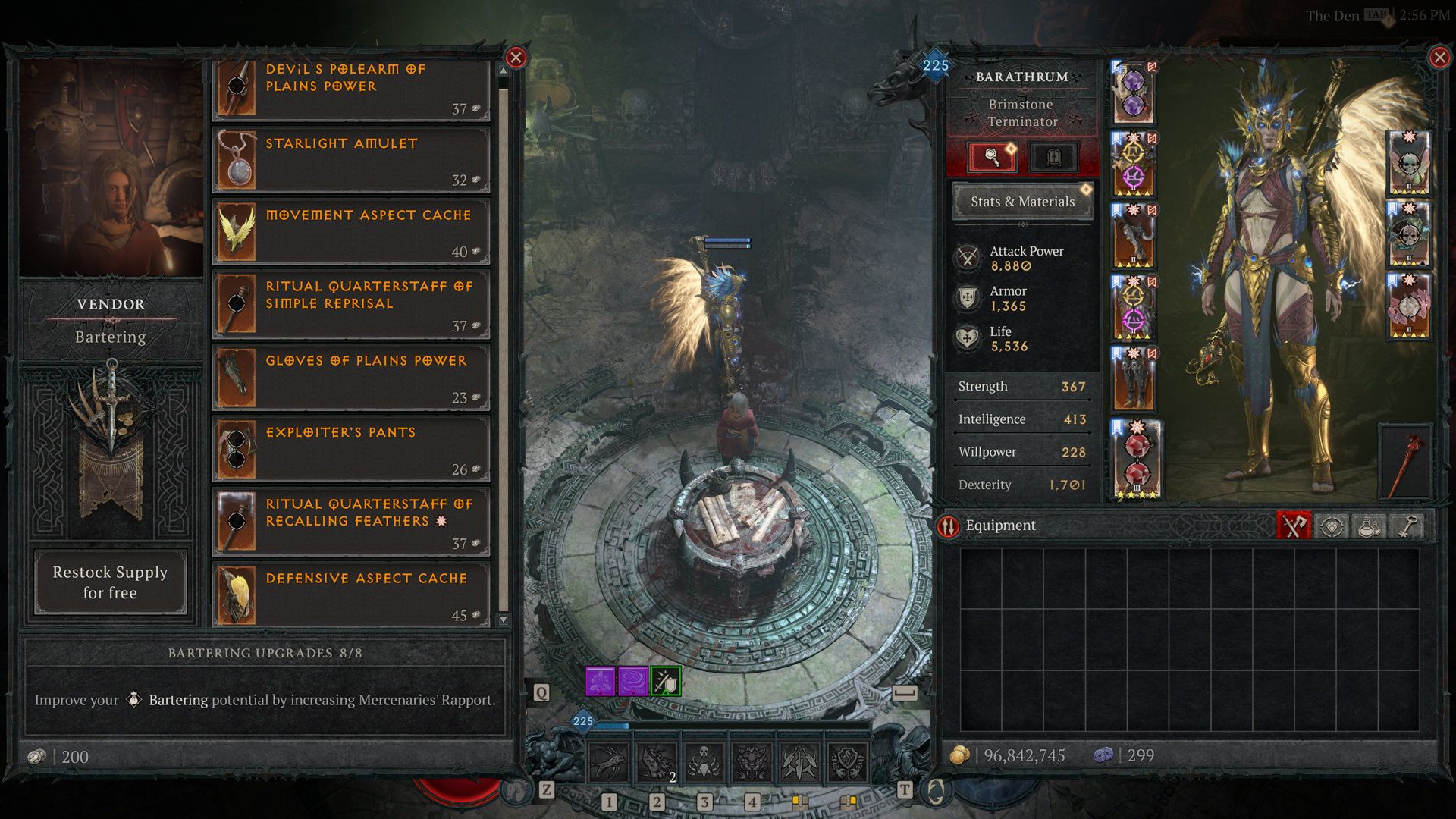
Task: Switch to the potion consumables tab
Action: click(x=1370, y=526)
